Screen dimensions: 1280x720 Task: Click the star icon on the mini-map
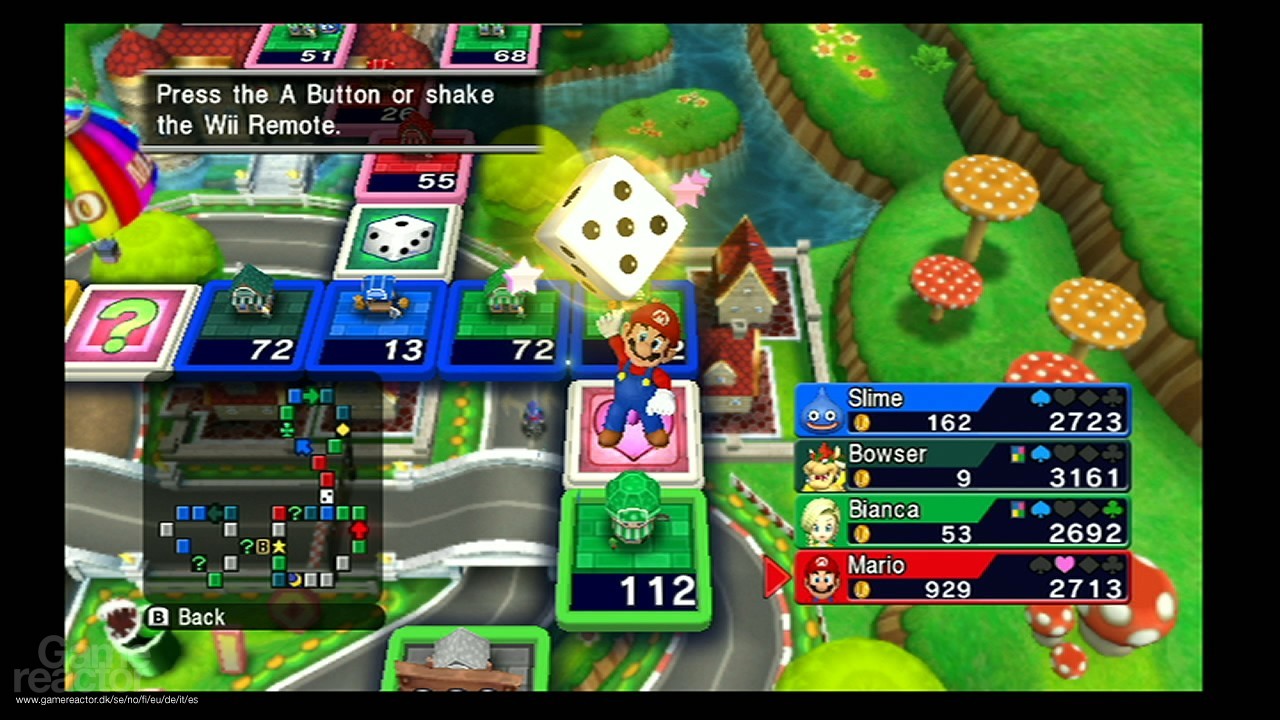278,546
